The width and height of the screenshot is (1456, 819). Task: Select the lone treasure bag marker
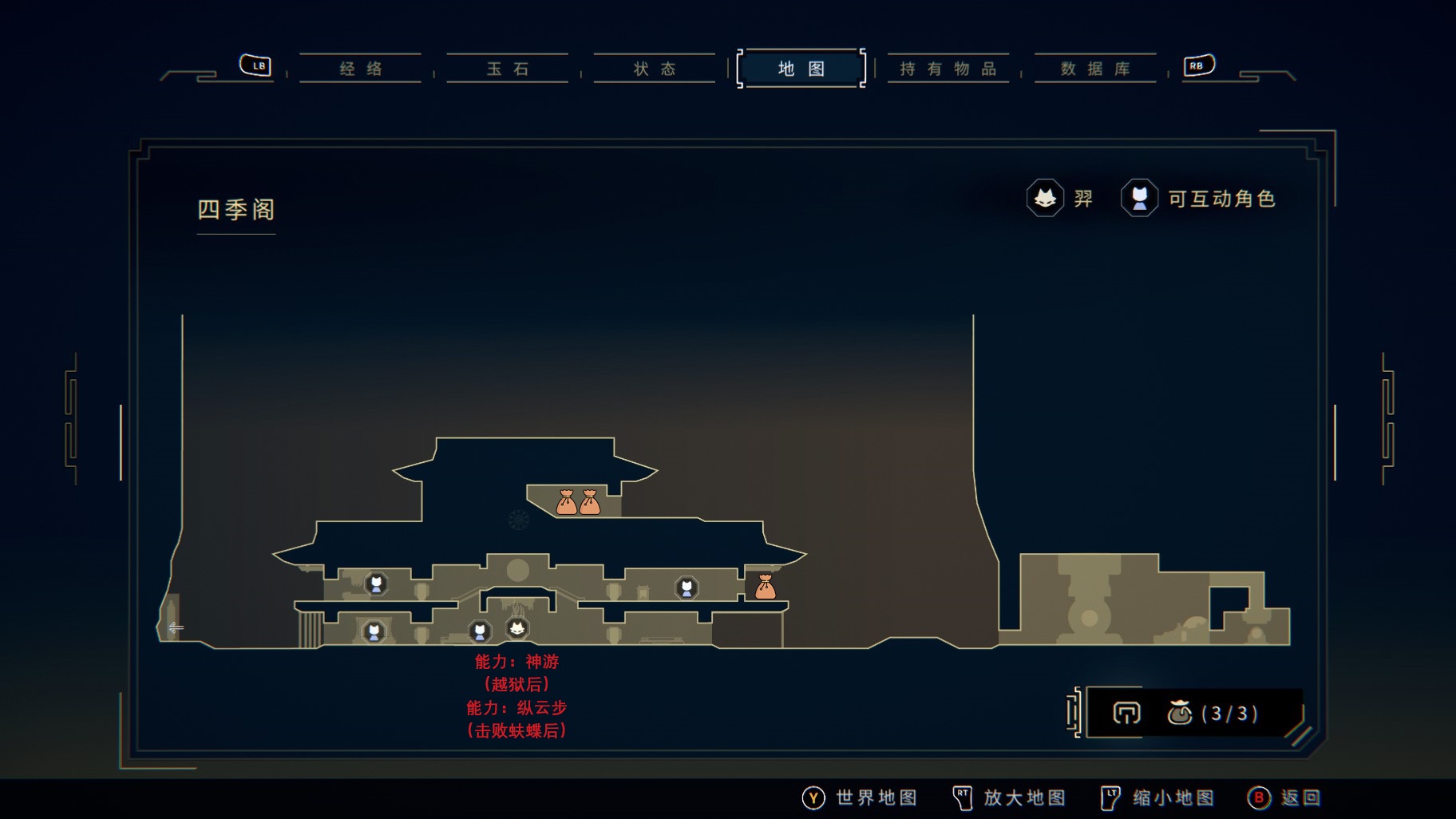click(766, 587)
